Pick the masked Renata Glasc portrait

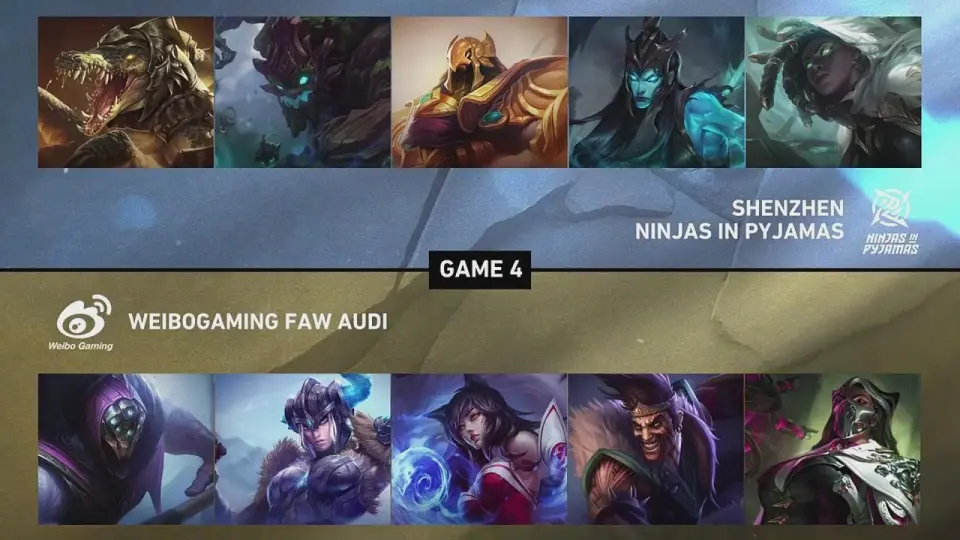833,449
